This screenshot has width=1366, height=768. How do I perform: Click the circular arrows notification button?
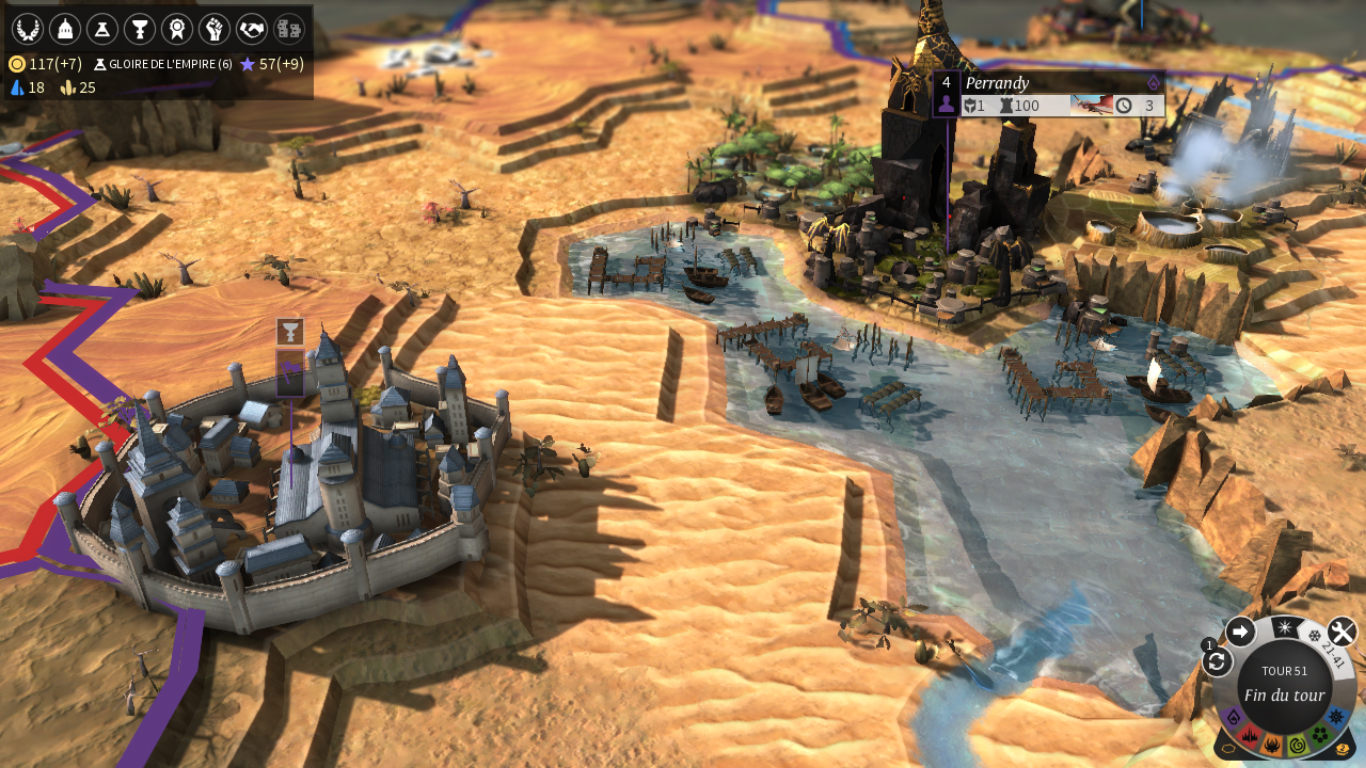point(1217,661)
